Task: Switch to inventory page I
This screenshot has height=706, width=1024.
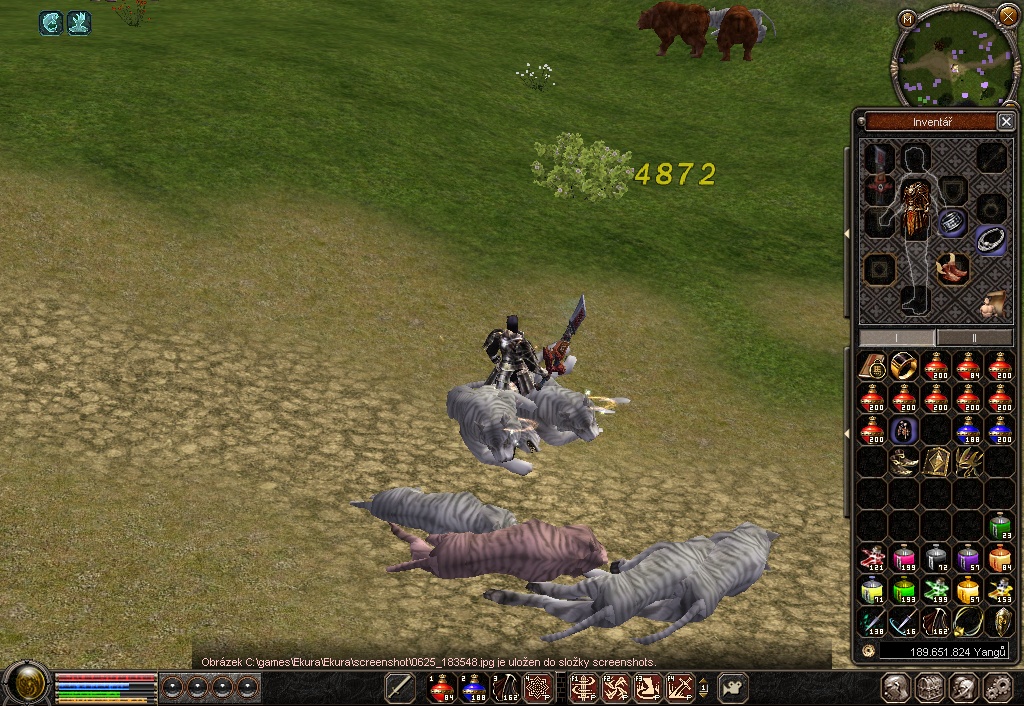Action: [x=897, y=338]
